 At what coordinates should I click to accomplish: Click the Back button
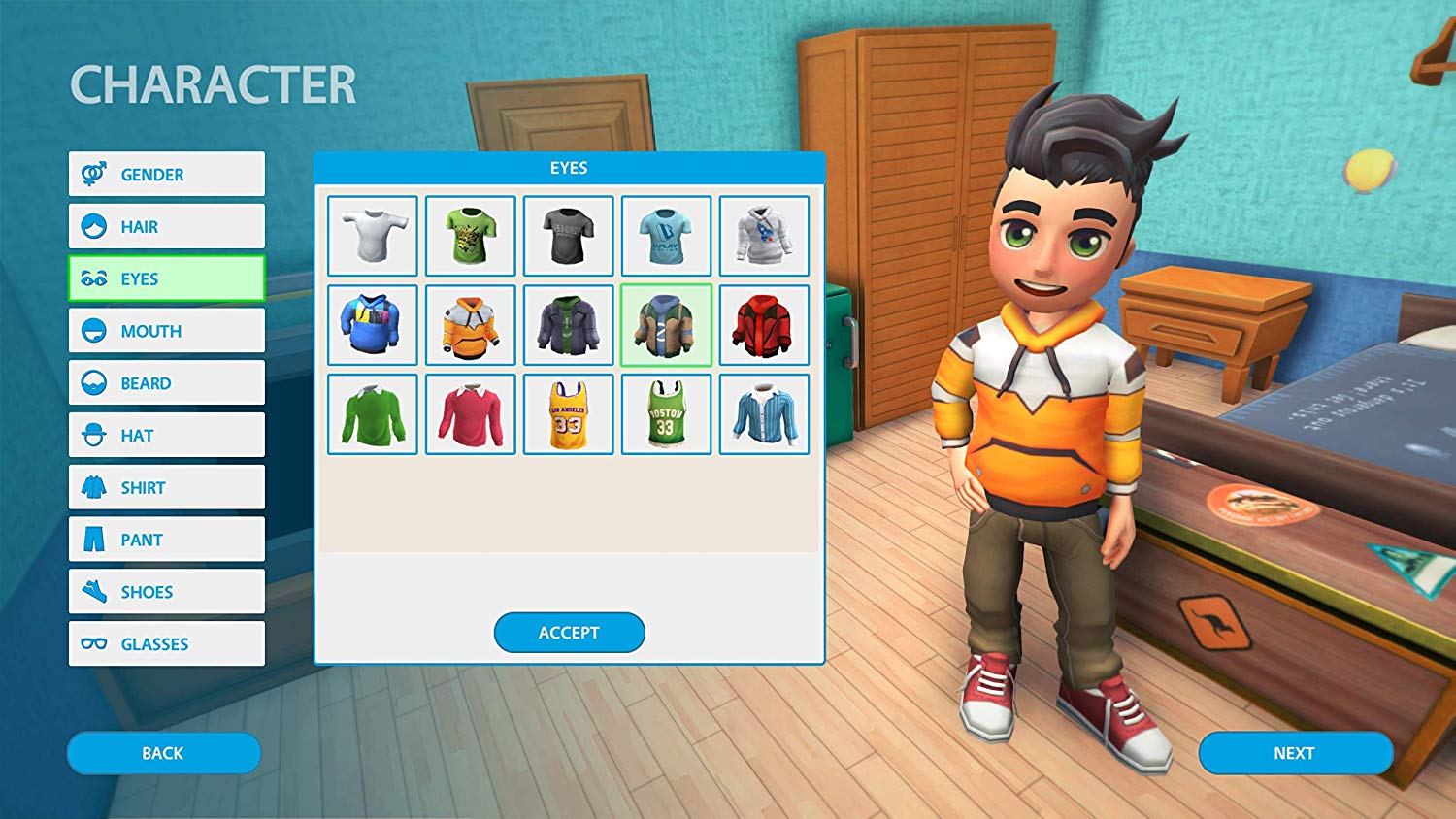(x=163, y=753)
